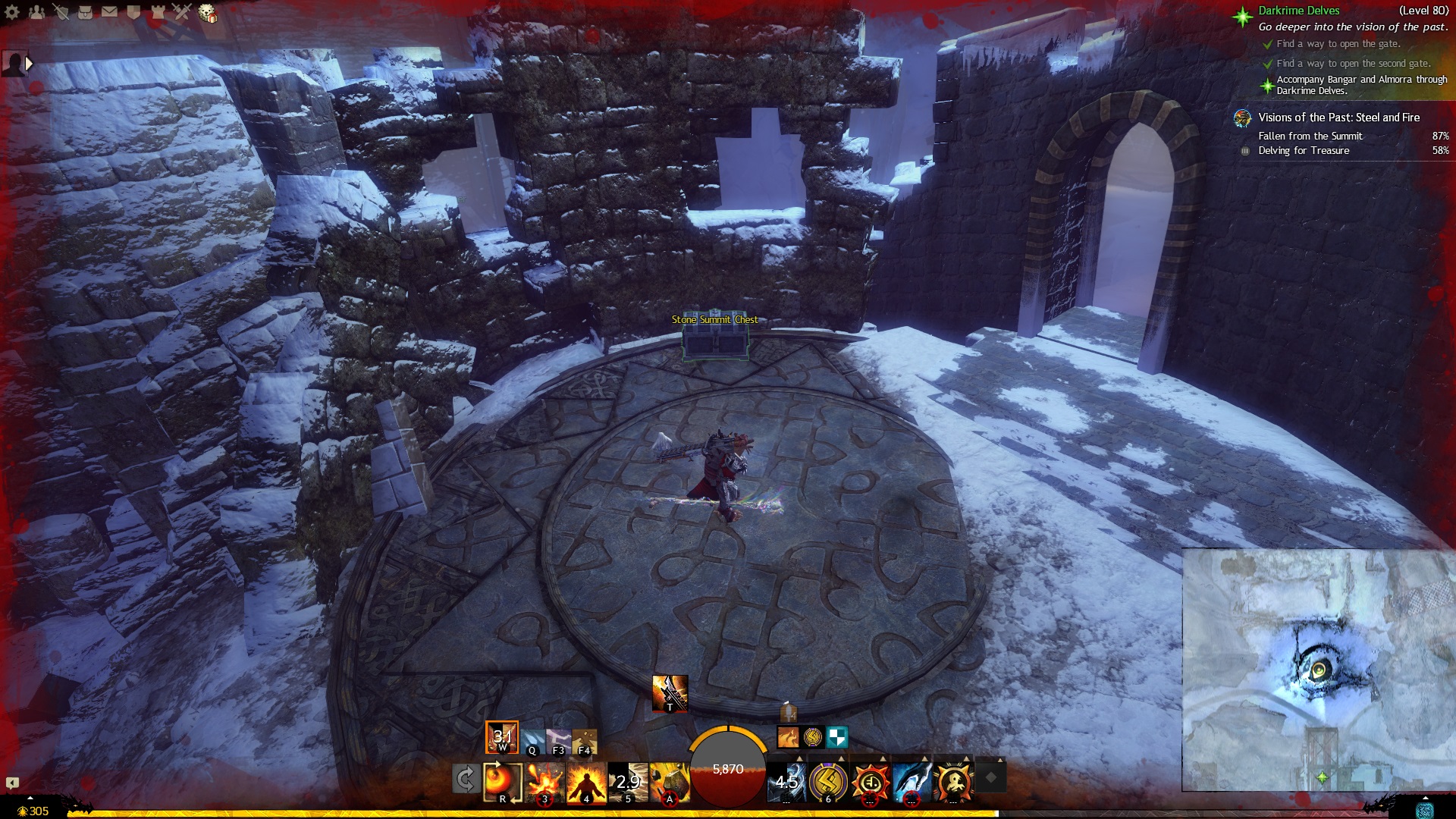The image size is (1456, 819).
Task: Click the minimap
Action: (1318, 670)
